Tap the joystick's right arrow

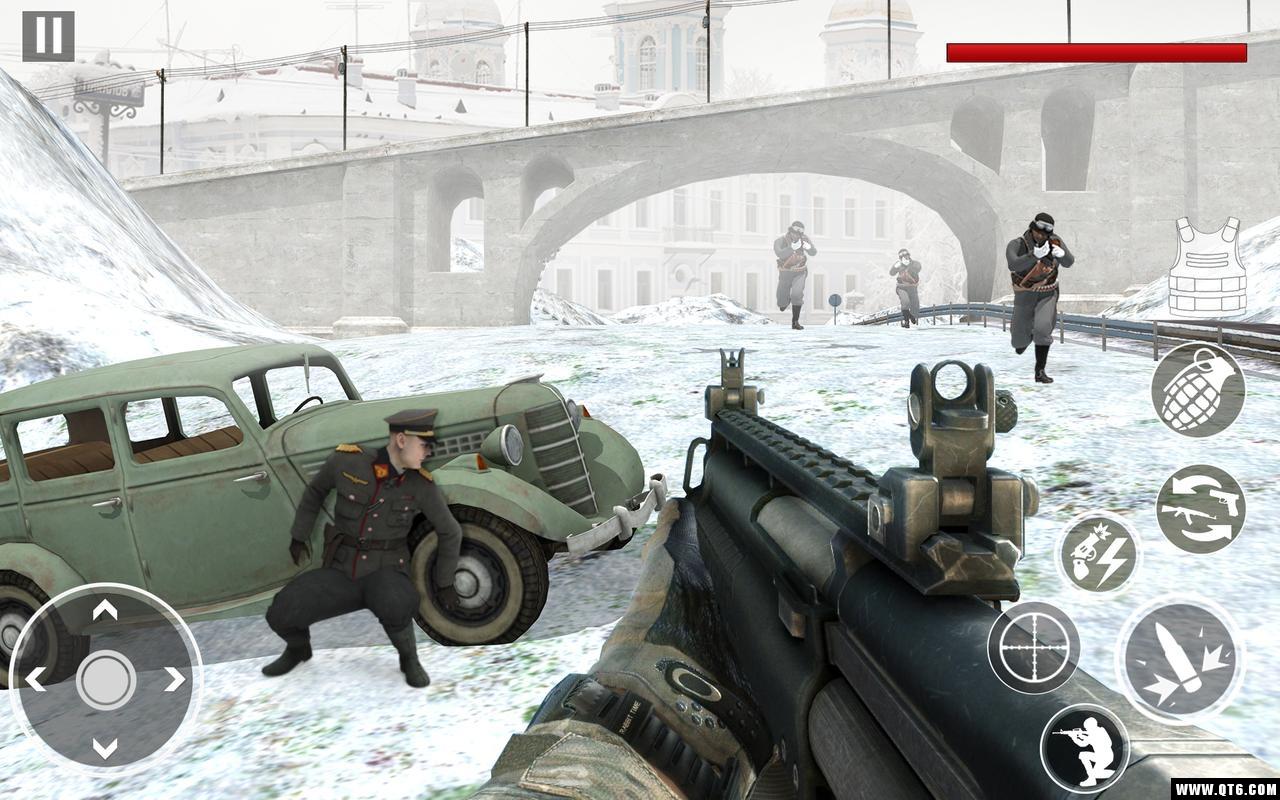pyautogui.click(x=174, y=680)
